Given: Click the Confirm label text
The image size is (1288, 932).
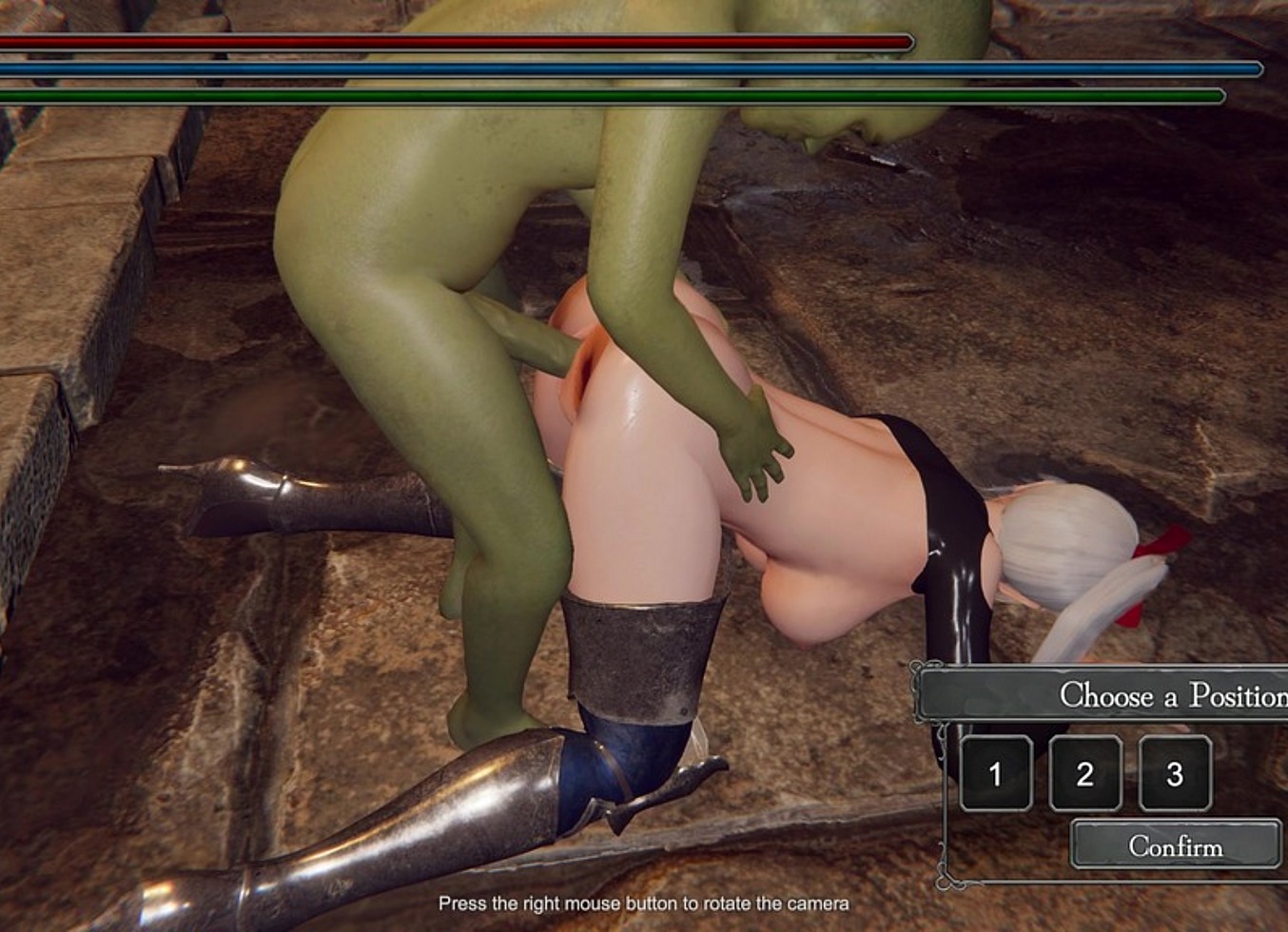Looking at the screenshot, I should tap(1177, 845).
